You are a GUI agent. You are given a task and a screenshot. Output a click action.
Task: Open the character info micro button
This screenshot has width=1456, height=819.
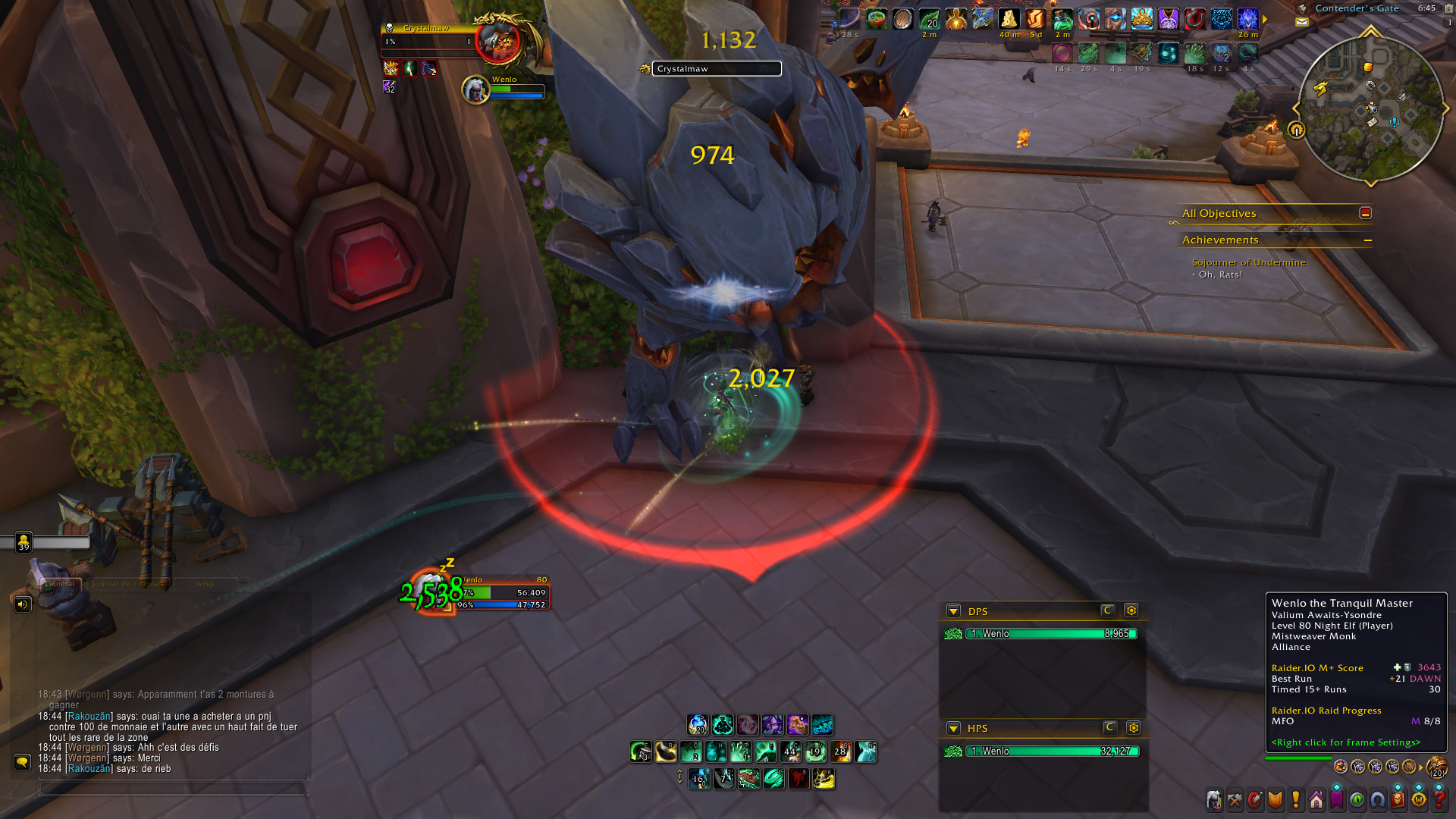[1214, 800]
